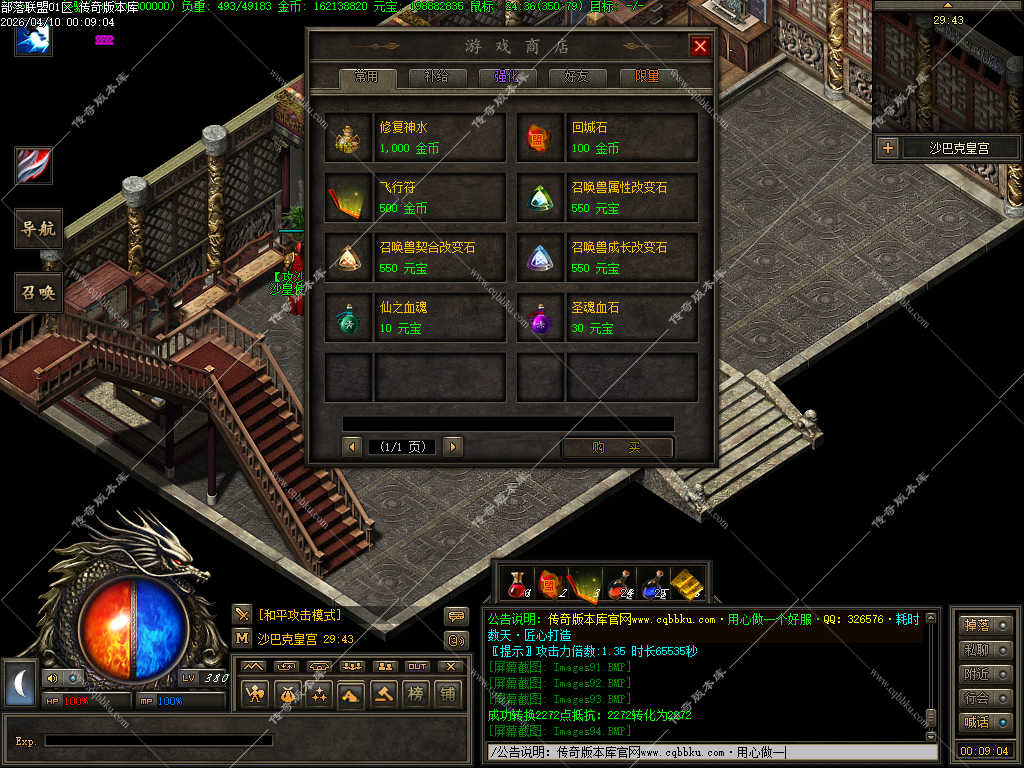Viewport: 1024px width, 768px height.
Task: Toggle the 喊话 shout channel
Action: click(984, 722)
